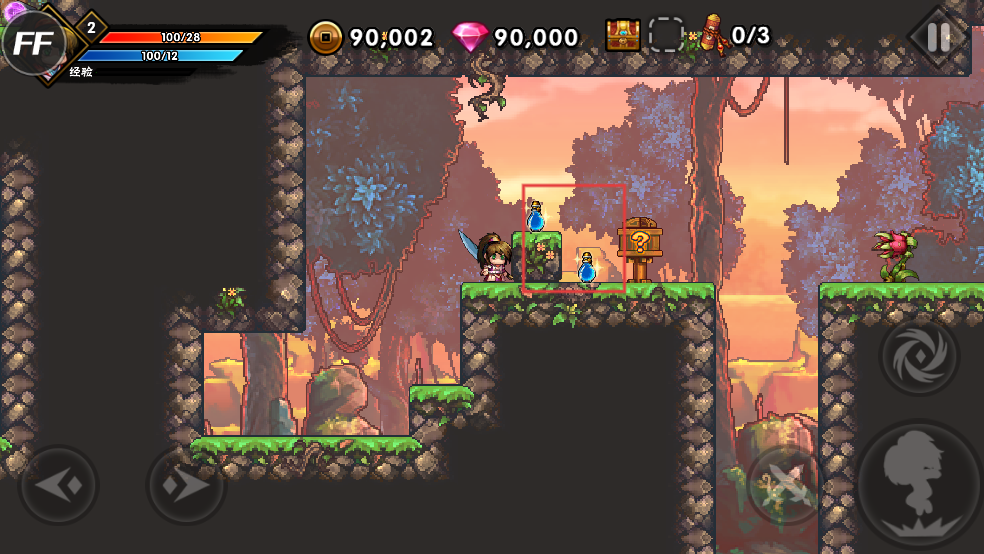The image size is (984, 554).
Task: Click the gold coin currency icon
Action: (325, 38)
